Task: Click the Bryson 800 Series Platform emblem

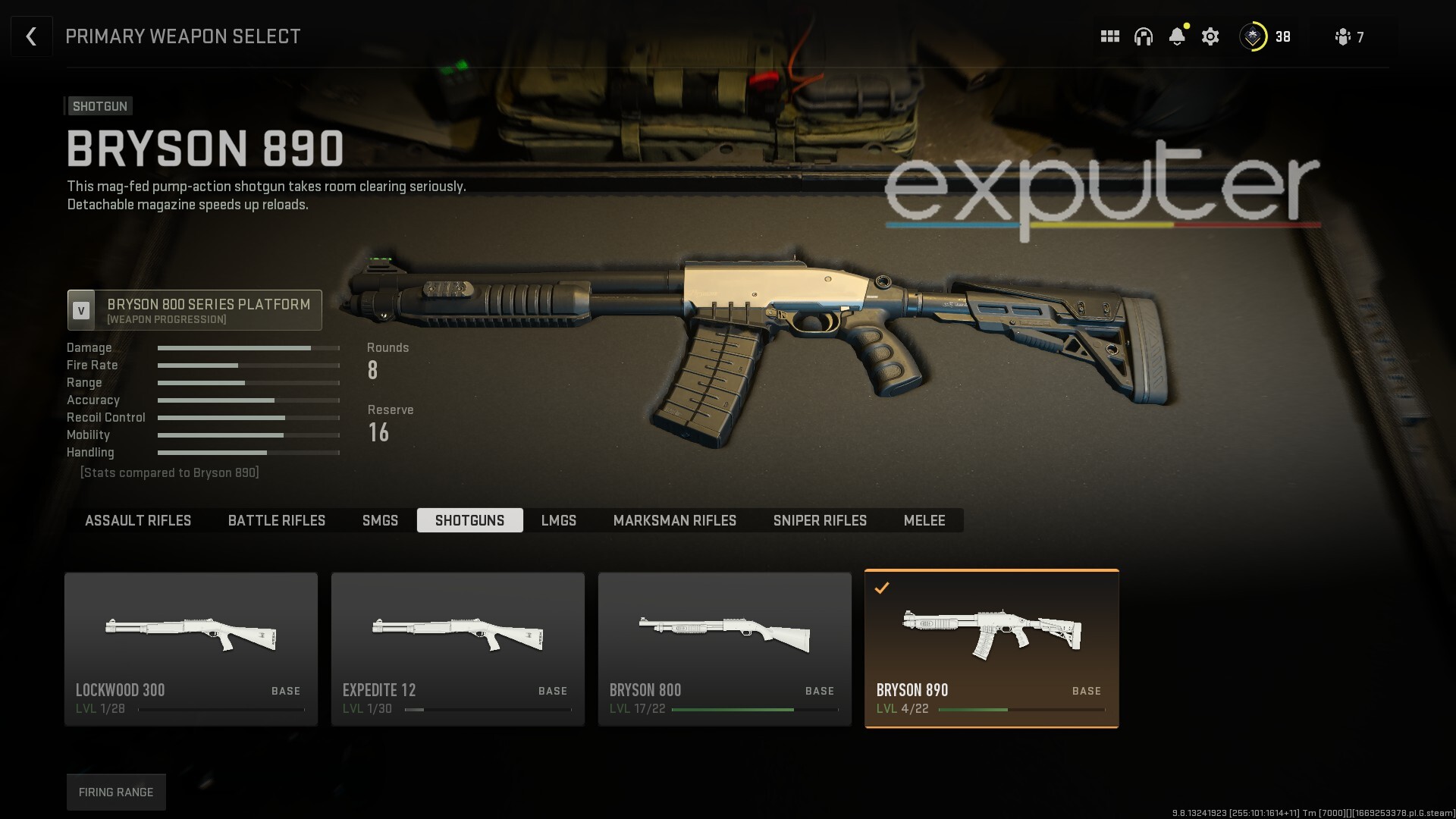Action: 82,309
